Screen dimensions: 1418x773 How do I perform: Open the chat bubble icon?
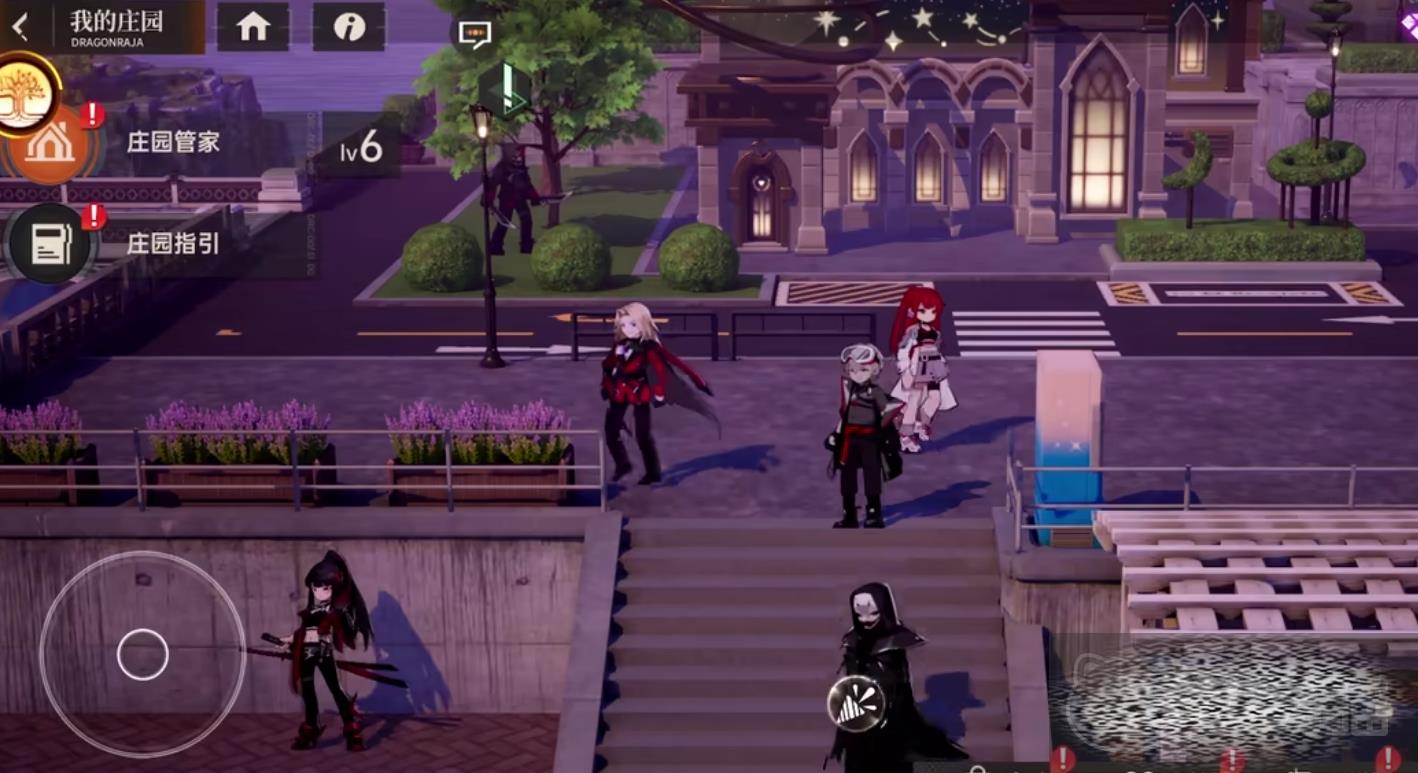(x=474, y=34)
